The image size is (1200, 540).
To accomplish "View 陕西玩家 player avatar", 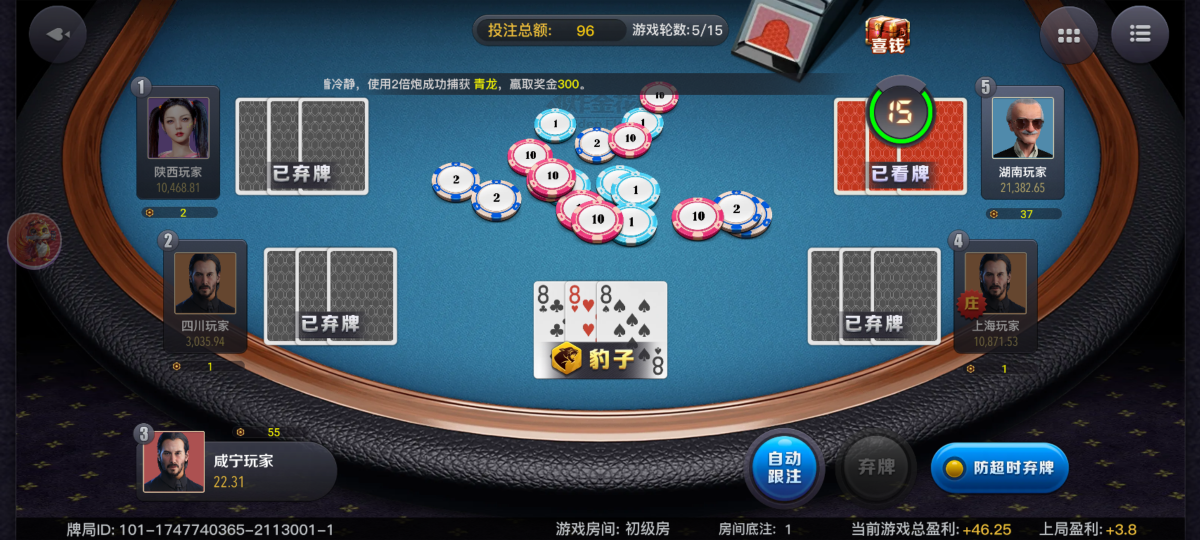I will (x=178, y=128).
